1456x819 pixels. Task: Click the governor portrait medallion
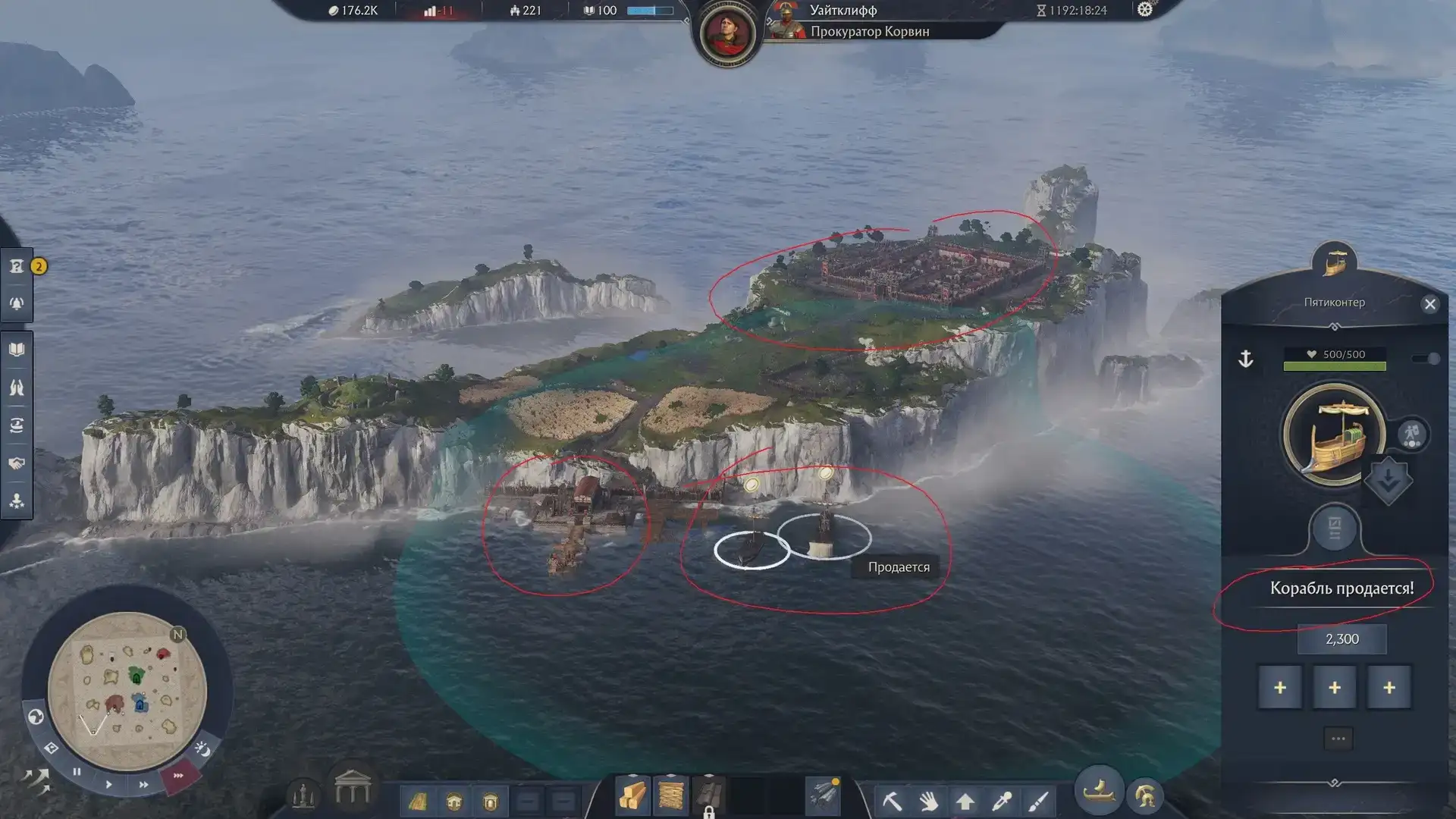(x=726, y=33)
